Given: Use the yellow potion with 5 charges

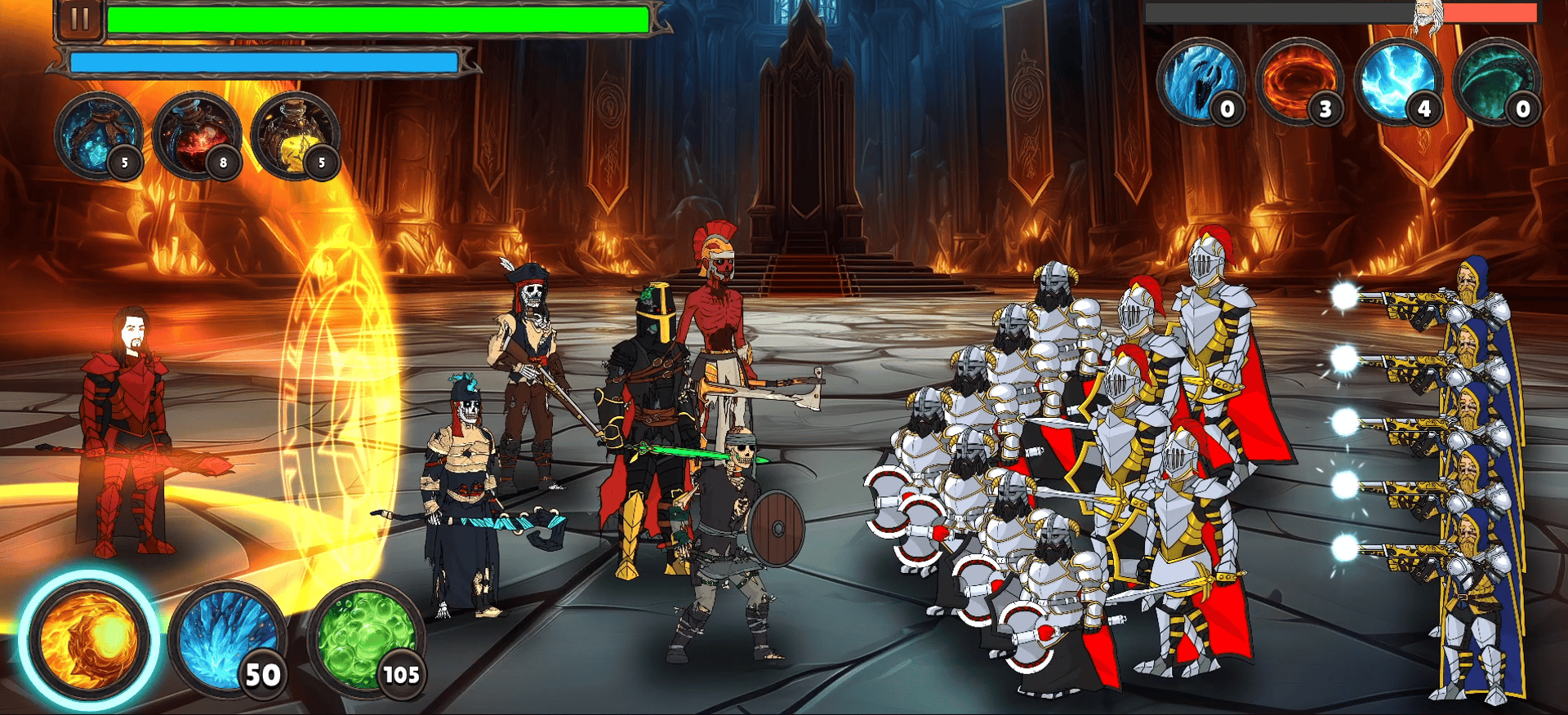Looking at the screenshot, I should pos(296,135).
